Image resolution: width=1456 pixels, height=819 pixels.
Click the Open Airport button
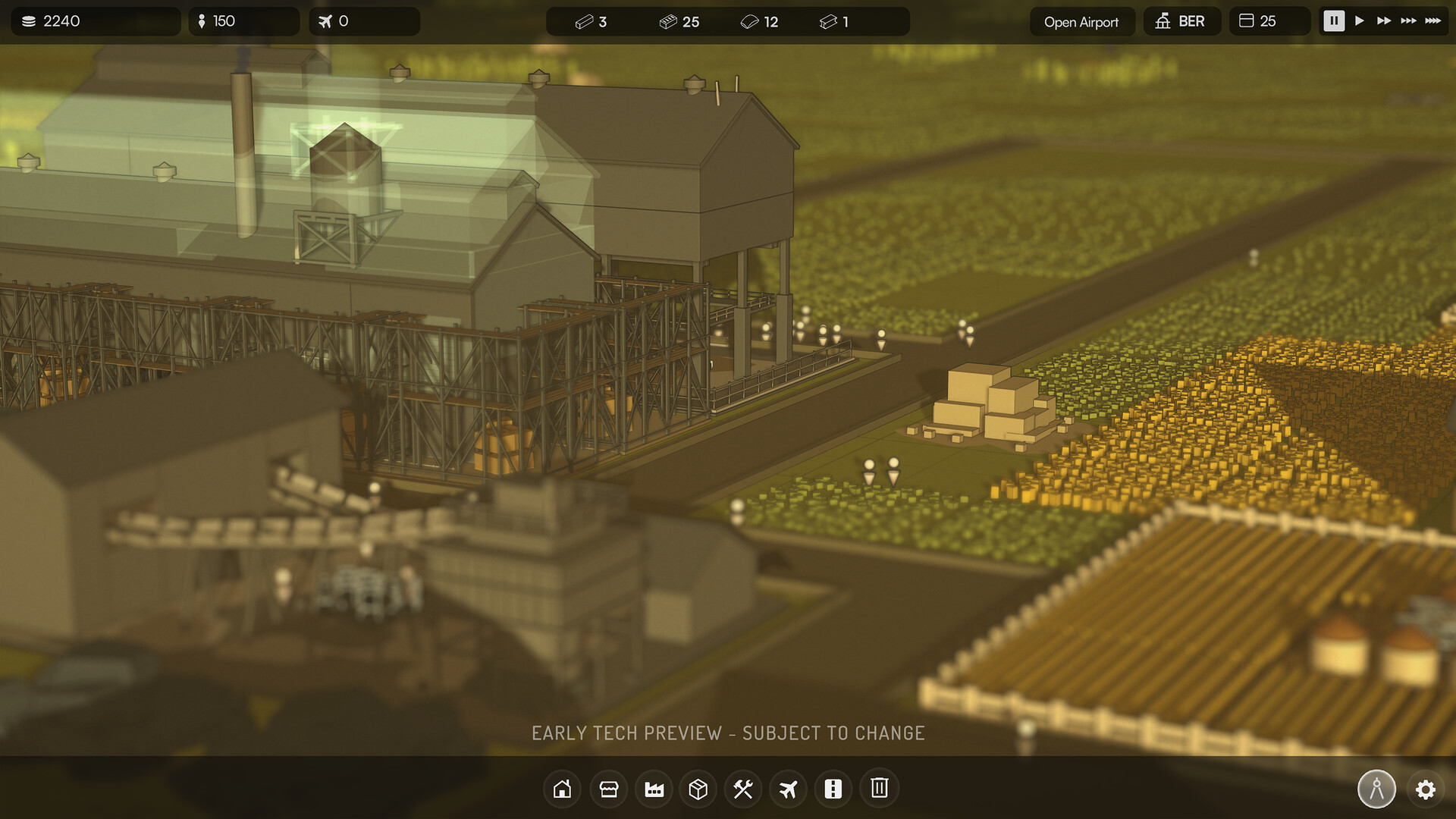point(1082,21)
